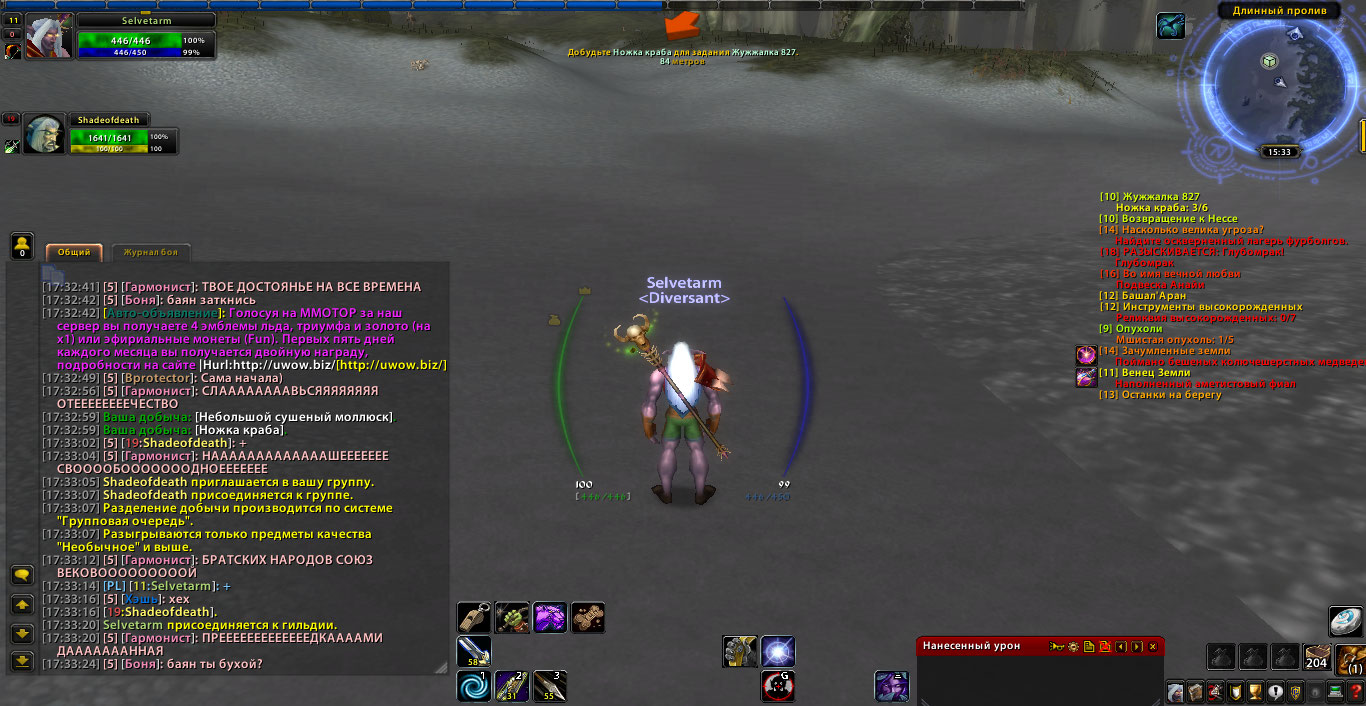Activate the blue swirl ability in slot 1
The height and width of the screenshot is (706, 1366).
(474, 685)
